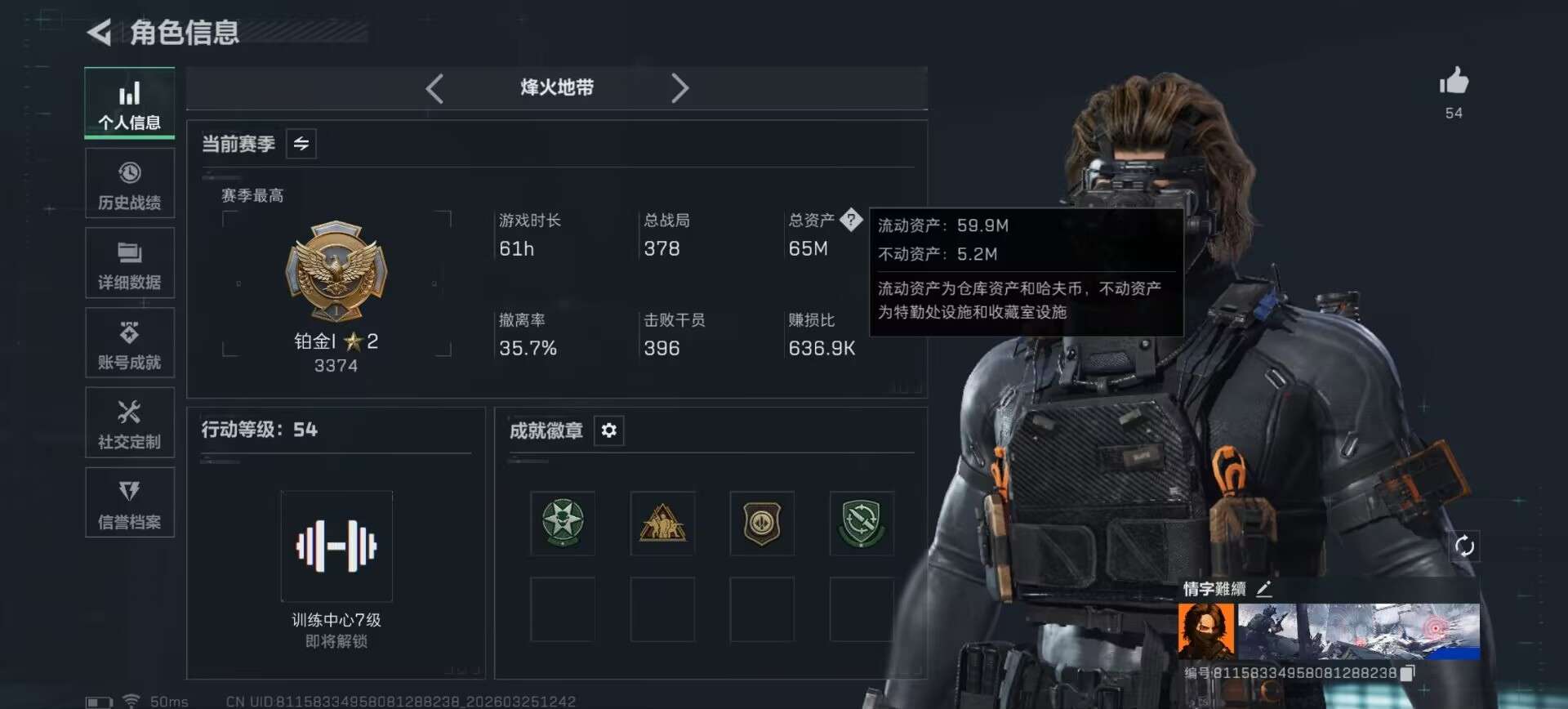This screenshot has width=1568, height=709.
Task: Return using the back arrow near 角色信息
Action: click(98, 33)
